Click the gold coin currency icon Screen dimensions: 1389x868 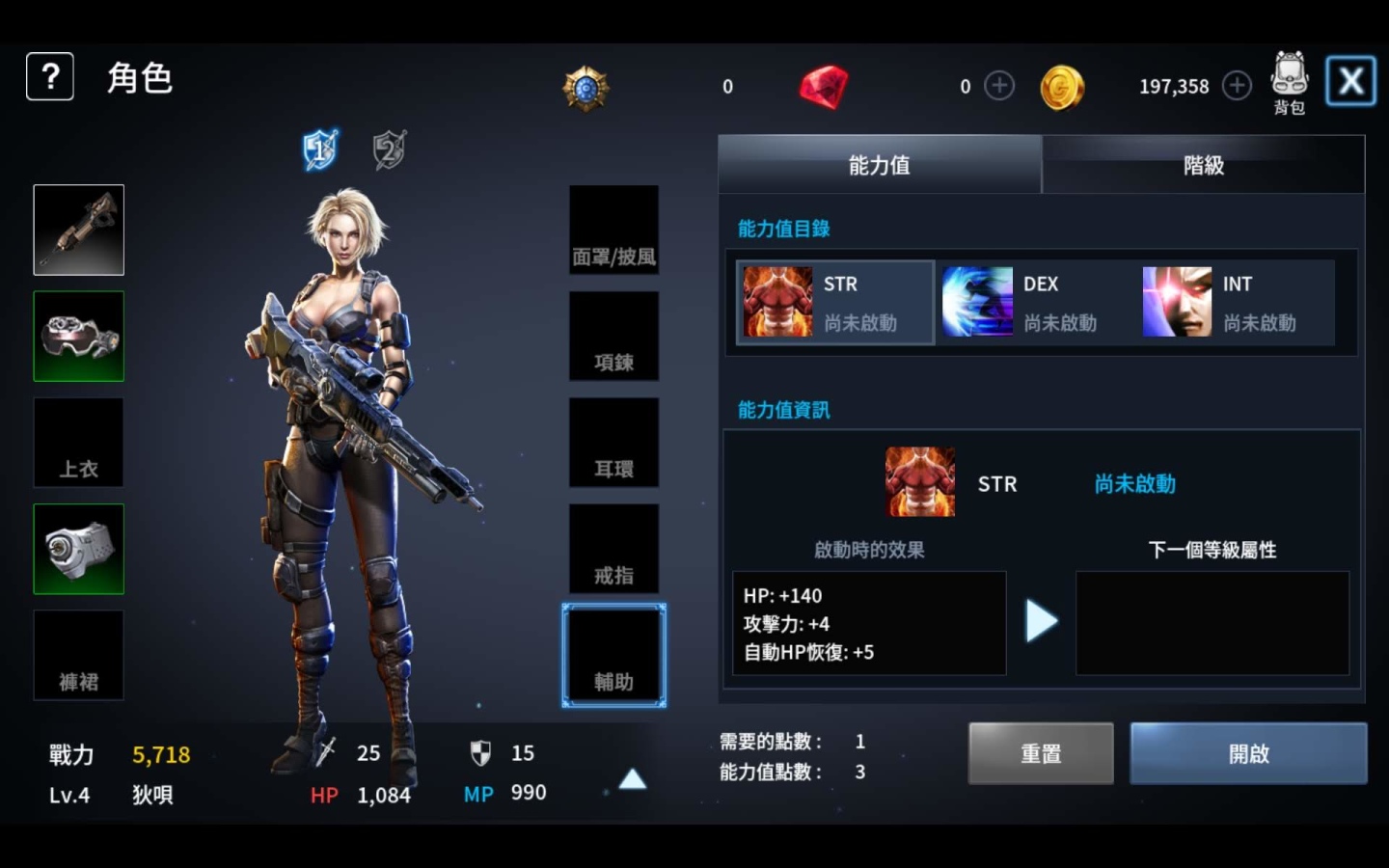point(1062,85)
